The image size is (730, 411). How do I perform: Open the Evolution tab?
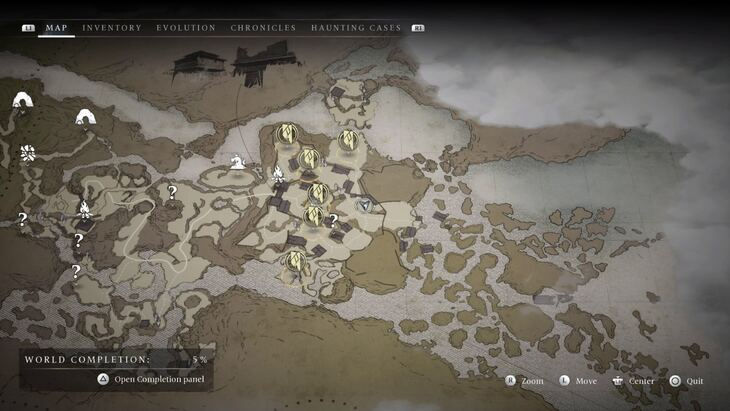[186, 28]
